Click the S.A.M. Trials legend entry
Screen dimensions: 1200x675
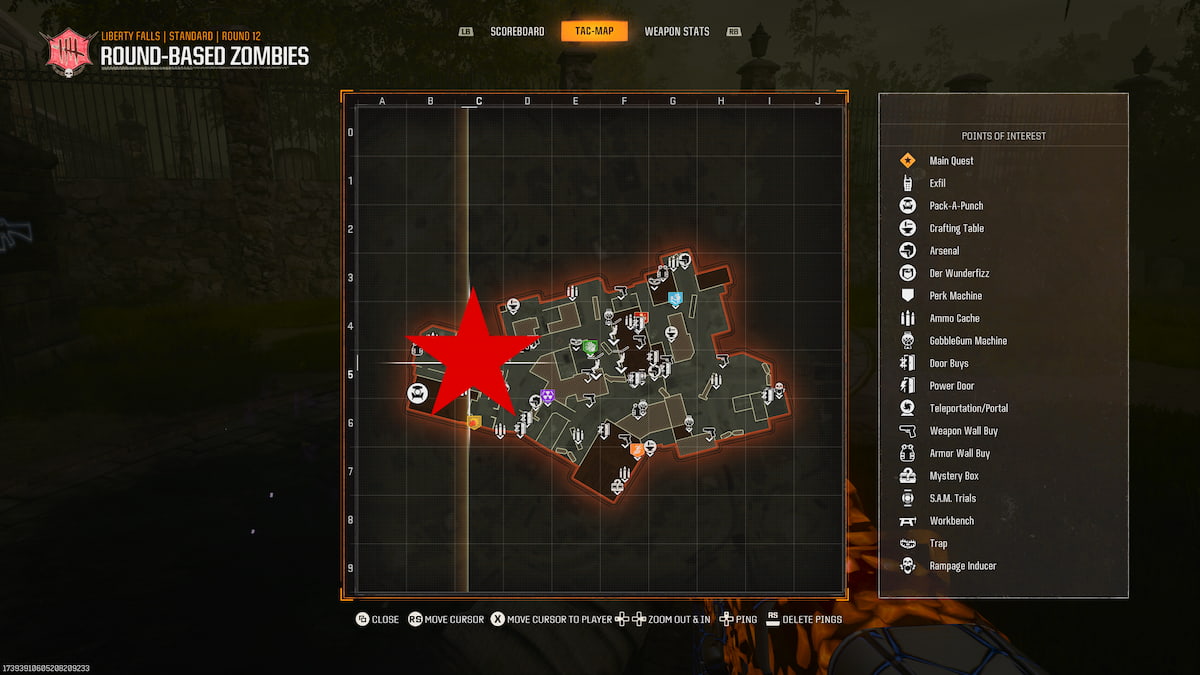(952, 498)
